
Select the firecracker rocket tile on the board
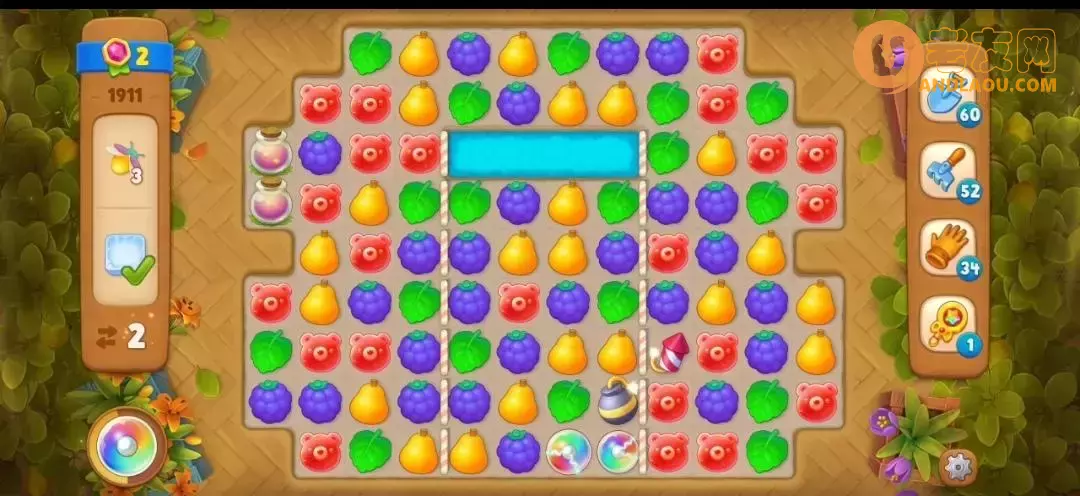click(x=667, y=352)
